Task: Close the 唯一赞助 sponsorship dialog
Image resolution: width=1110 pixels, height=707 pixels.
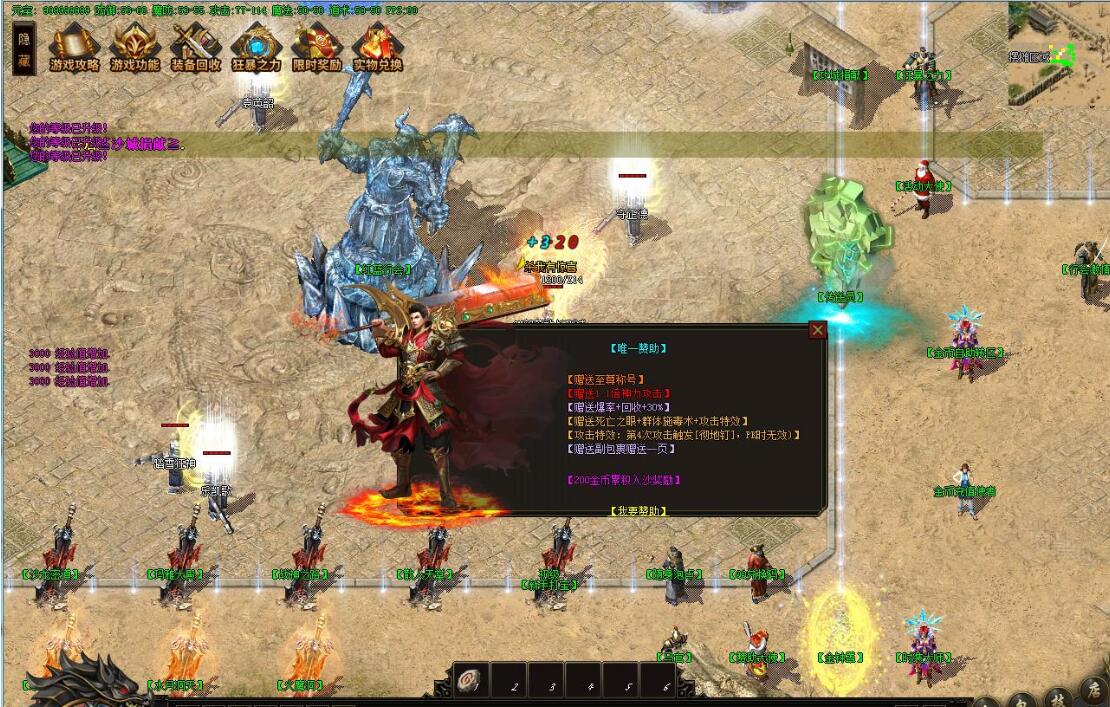Action: pyautogui.click(x=818, y=330)
